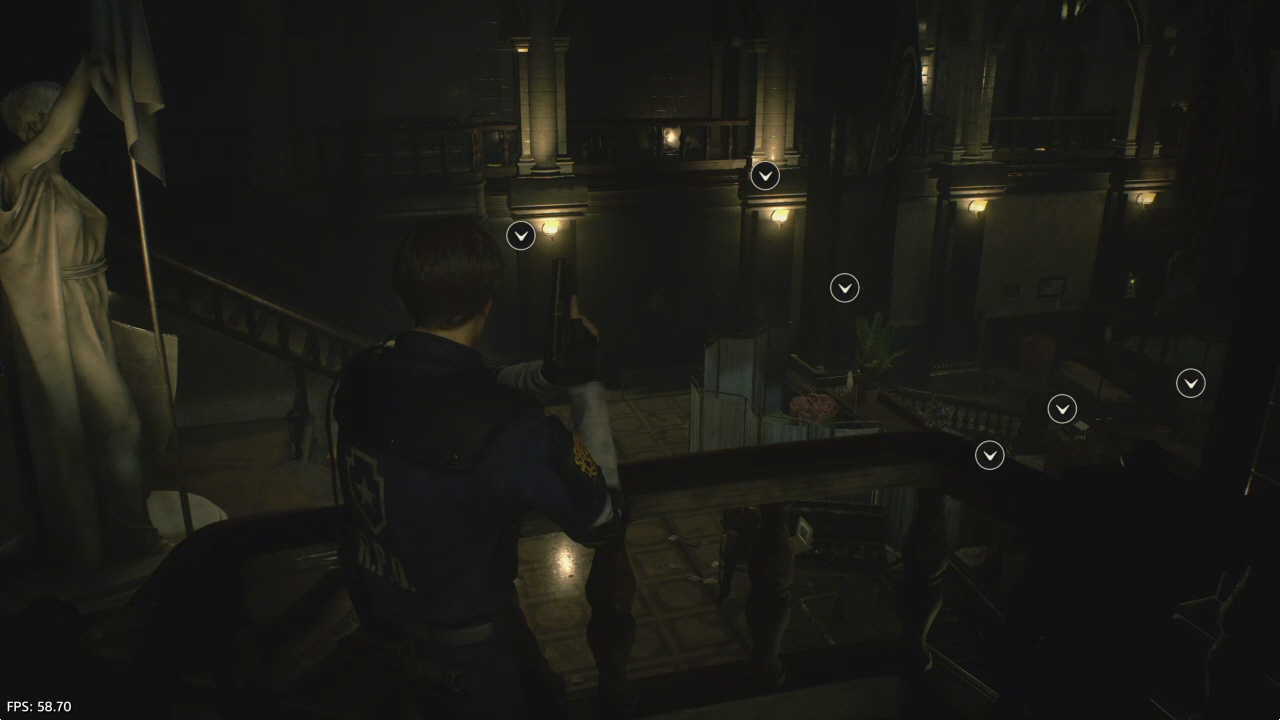Select the chevron marker farthest right in the hall
1280x720 pixels.
1190,383
